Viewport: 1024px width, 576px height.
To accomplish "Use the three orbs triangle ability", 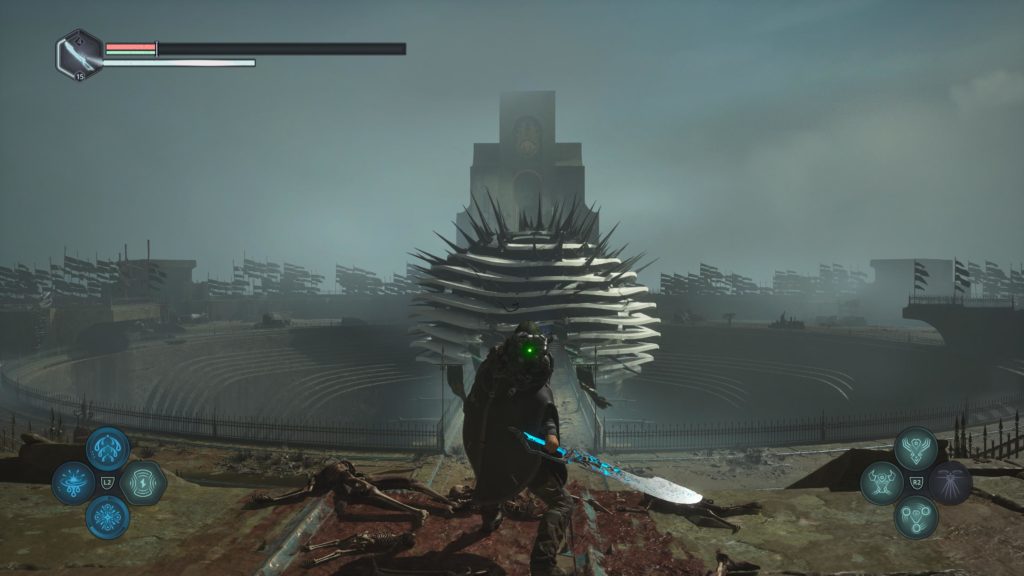I will 915,517.
